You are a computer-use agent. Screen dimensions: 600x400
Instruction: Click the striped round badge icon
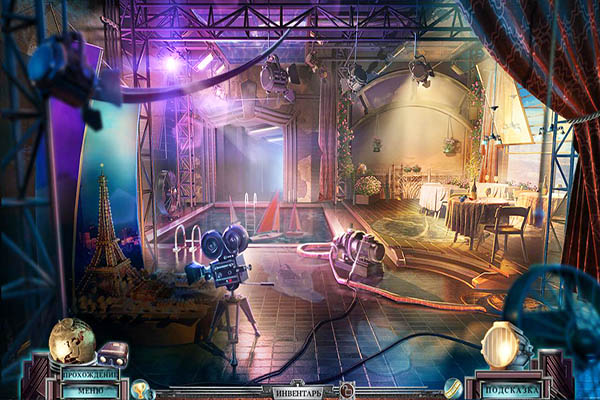(x=454, y=388)
